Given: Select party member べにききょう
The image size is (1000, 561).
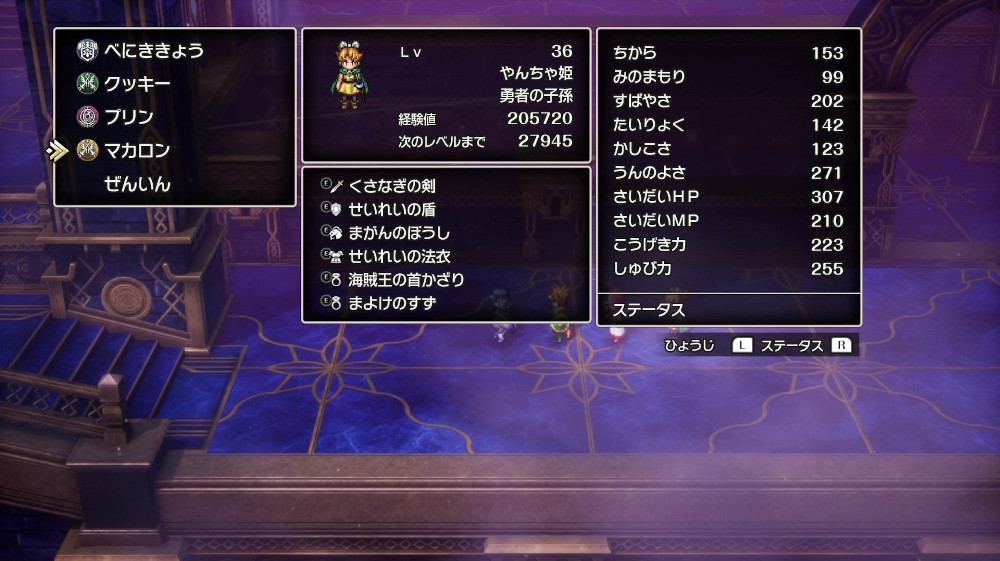Looking at the screenshot, I should click(154, 50).
